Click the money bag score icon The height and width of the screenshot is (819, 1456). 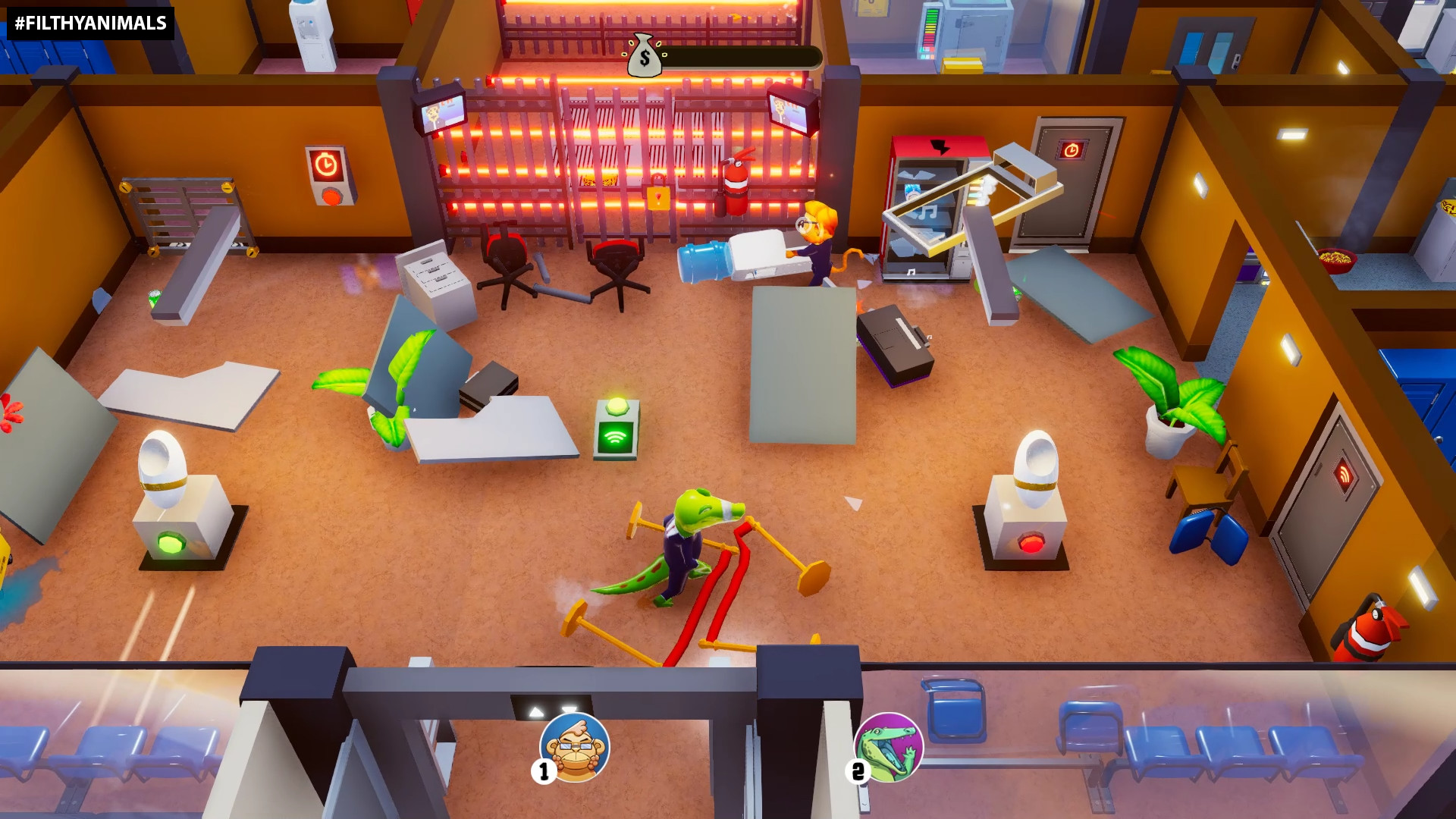[x=645, y=55]
